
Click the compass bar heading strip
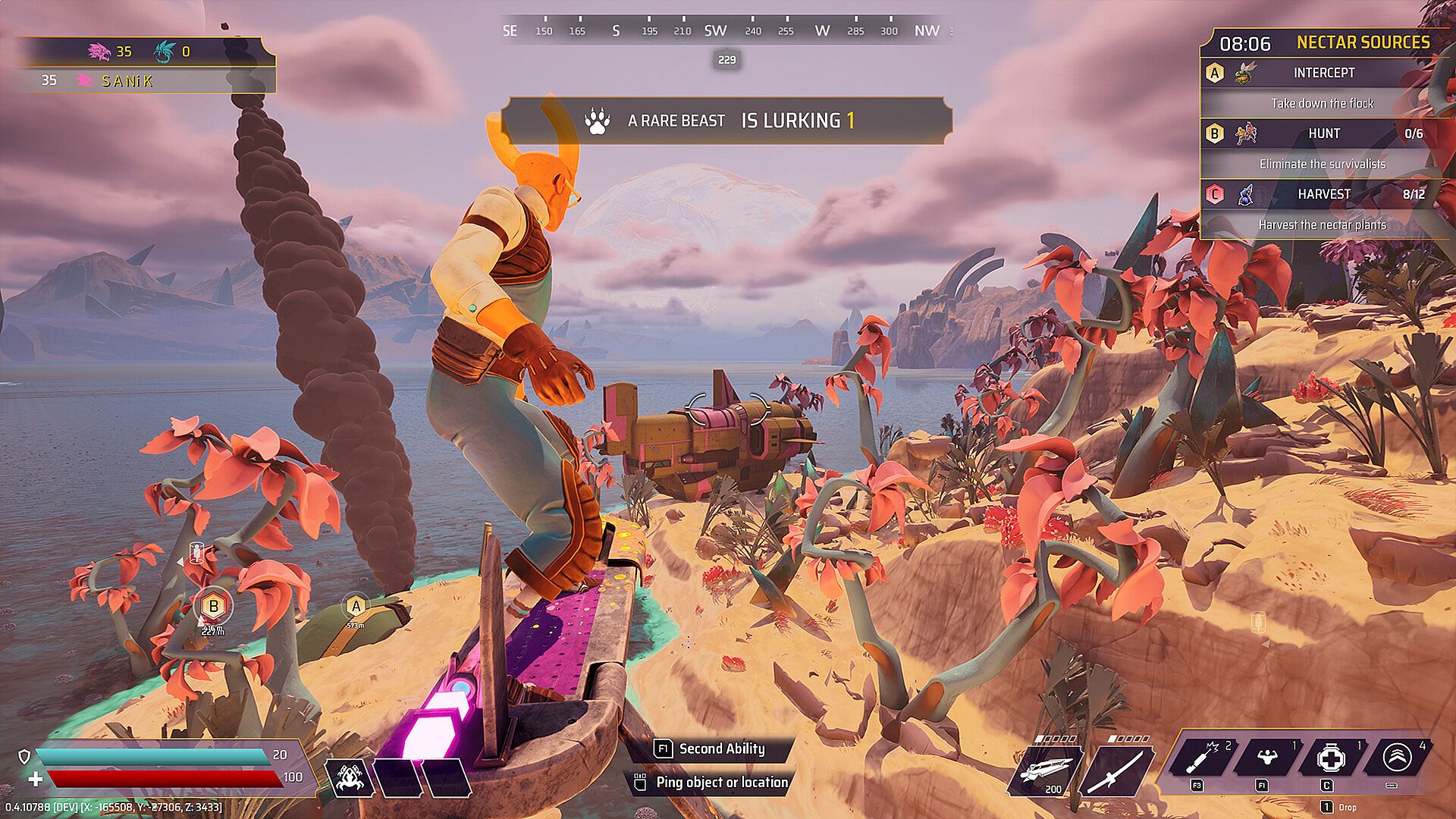point(726,31)
